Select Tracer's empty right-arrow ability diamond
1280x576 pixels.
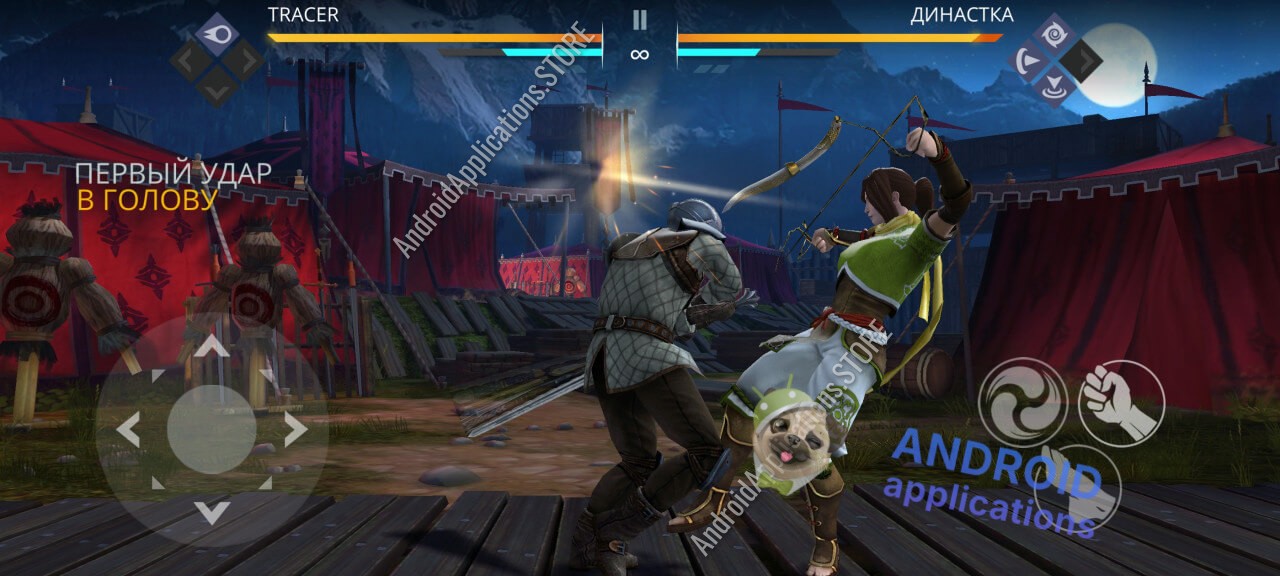244,60
